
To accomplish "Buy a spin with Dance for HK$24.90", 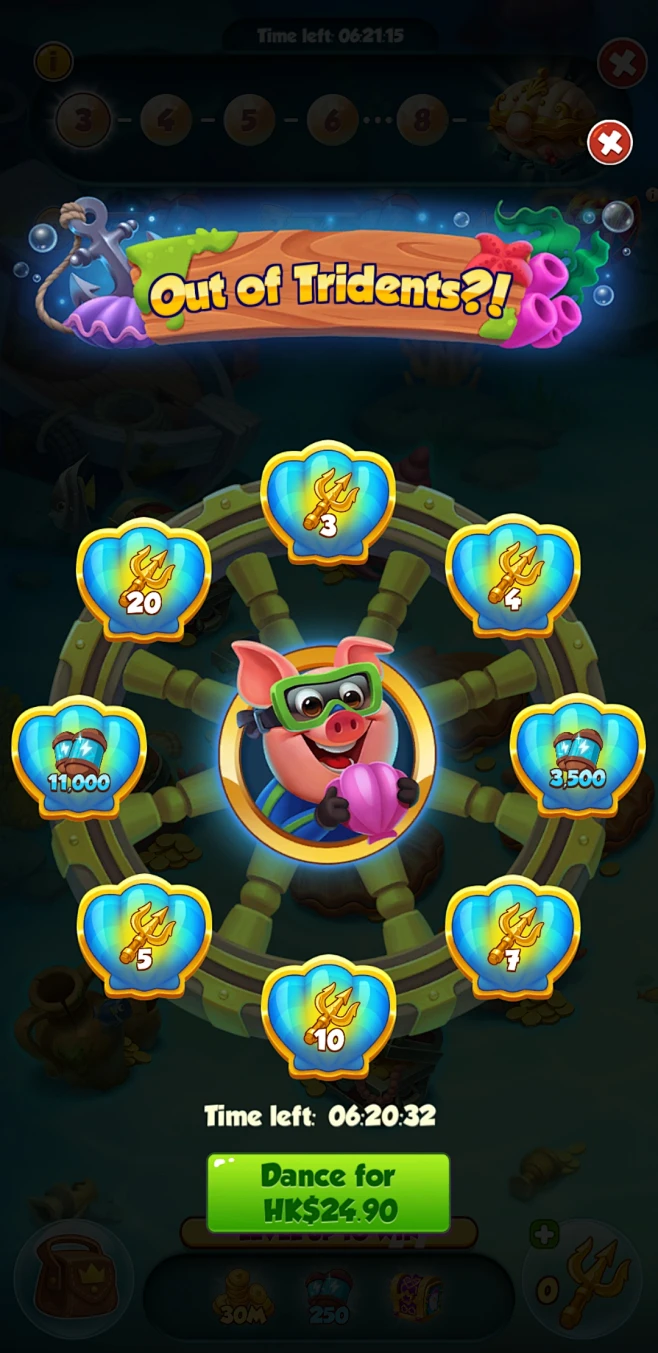I will coord(328,1192).
